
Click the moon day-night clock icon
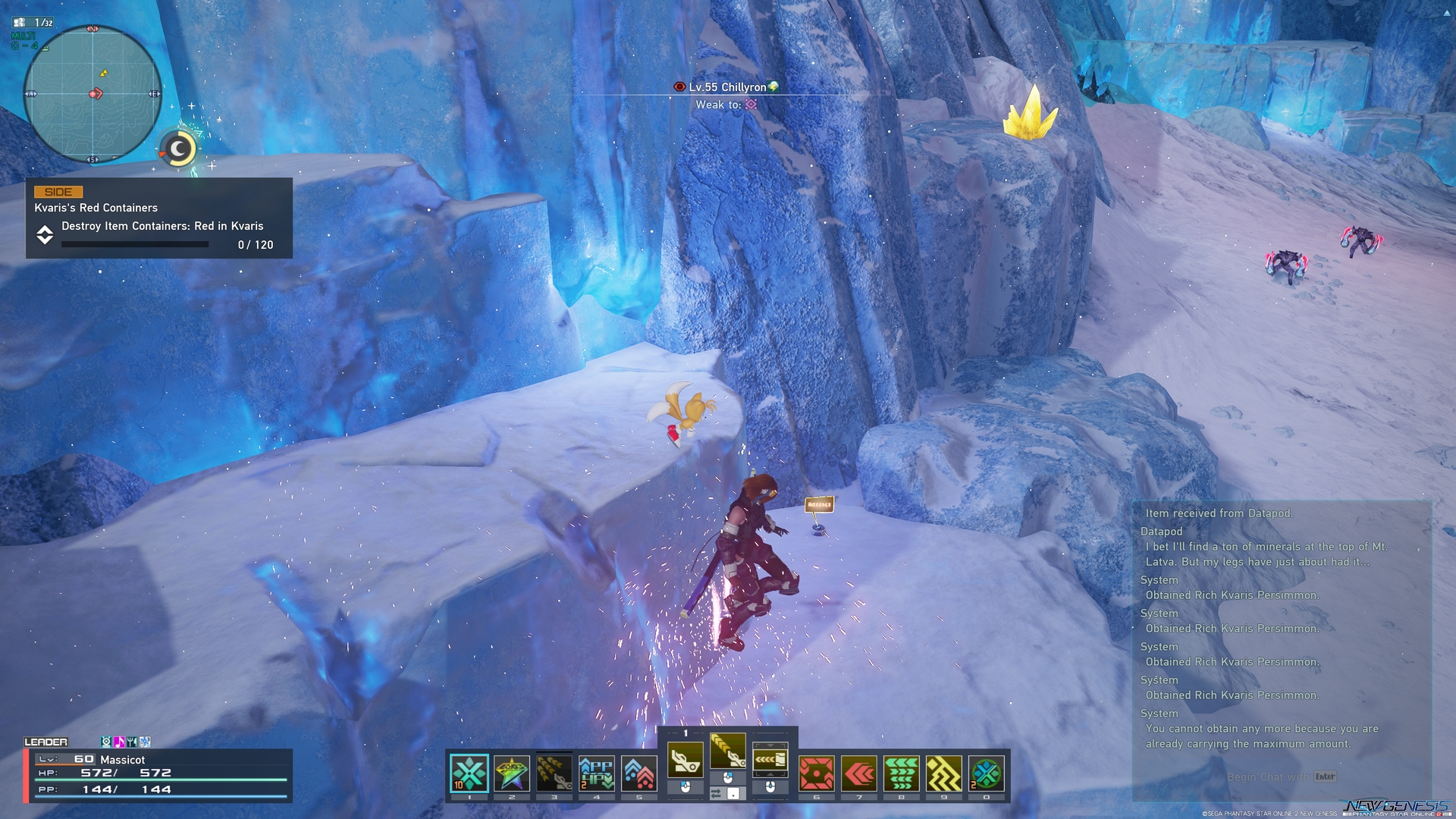[x=179, y=149]
